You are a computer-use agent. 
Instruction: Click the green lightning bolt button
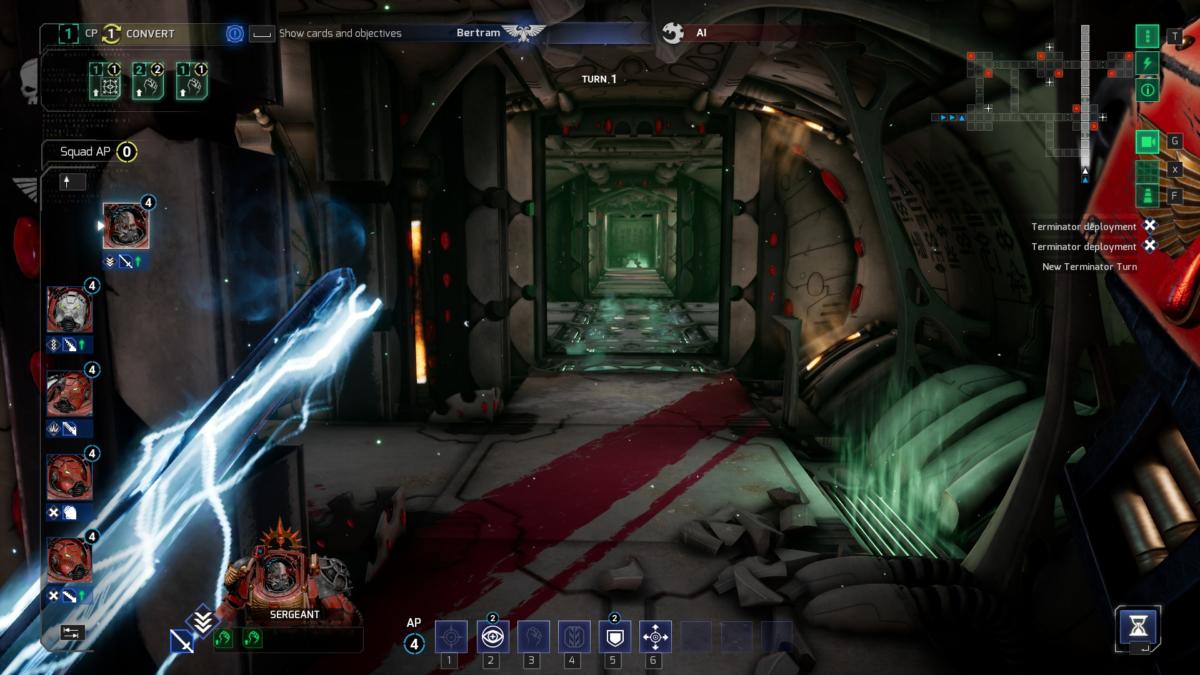(1147, 63)
